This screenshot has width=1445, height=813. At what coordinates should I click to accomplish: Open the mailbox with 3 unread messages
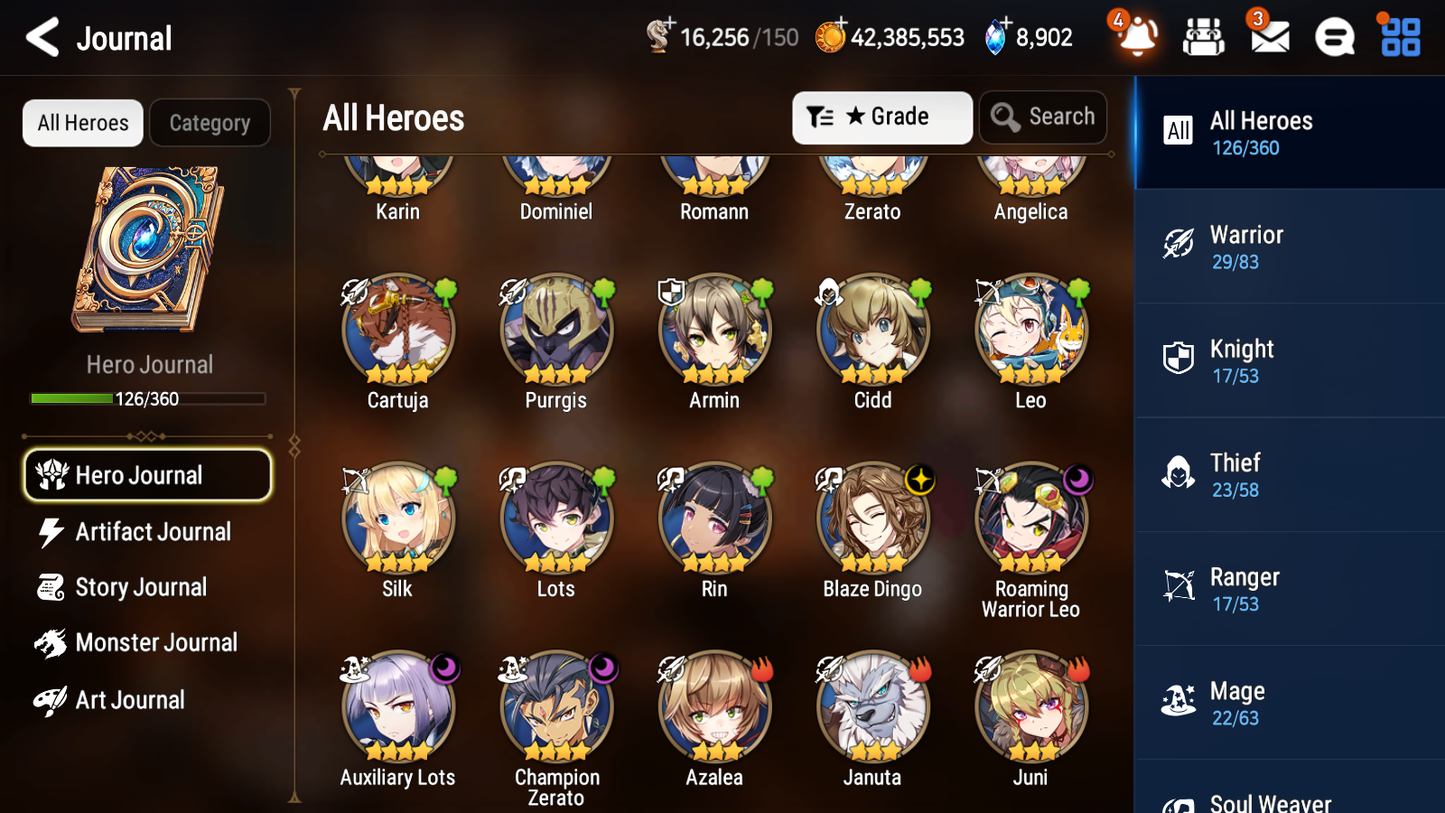(1269, 36)
